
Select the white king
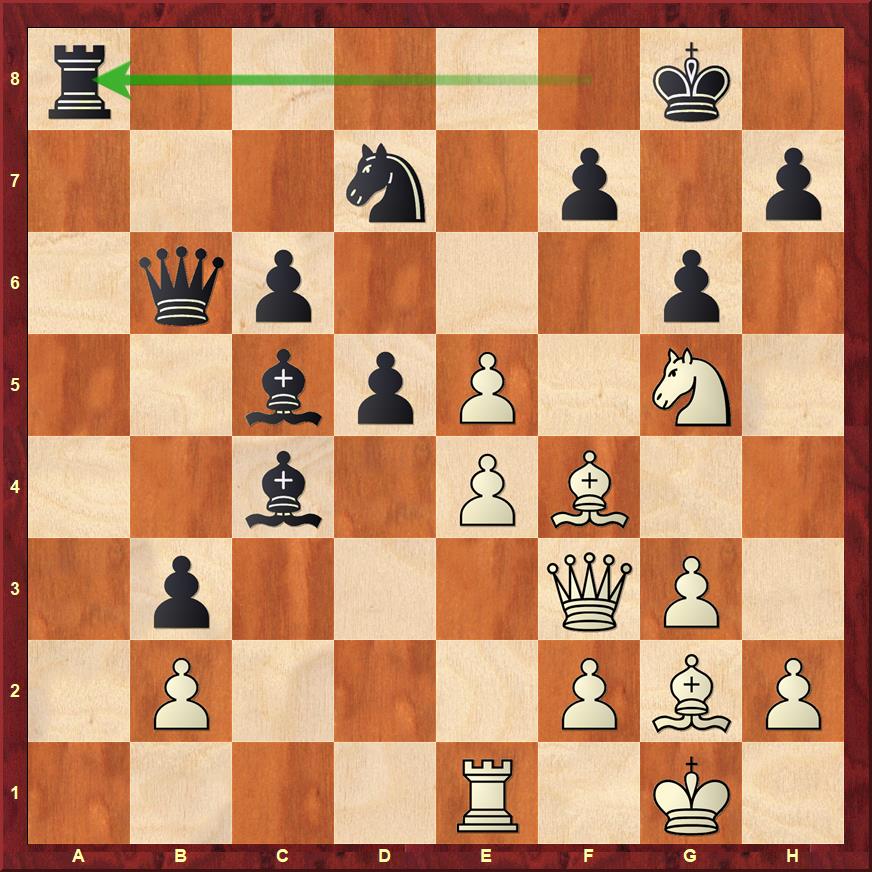coord(691,794)
